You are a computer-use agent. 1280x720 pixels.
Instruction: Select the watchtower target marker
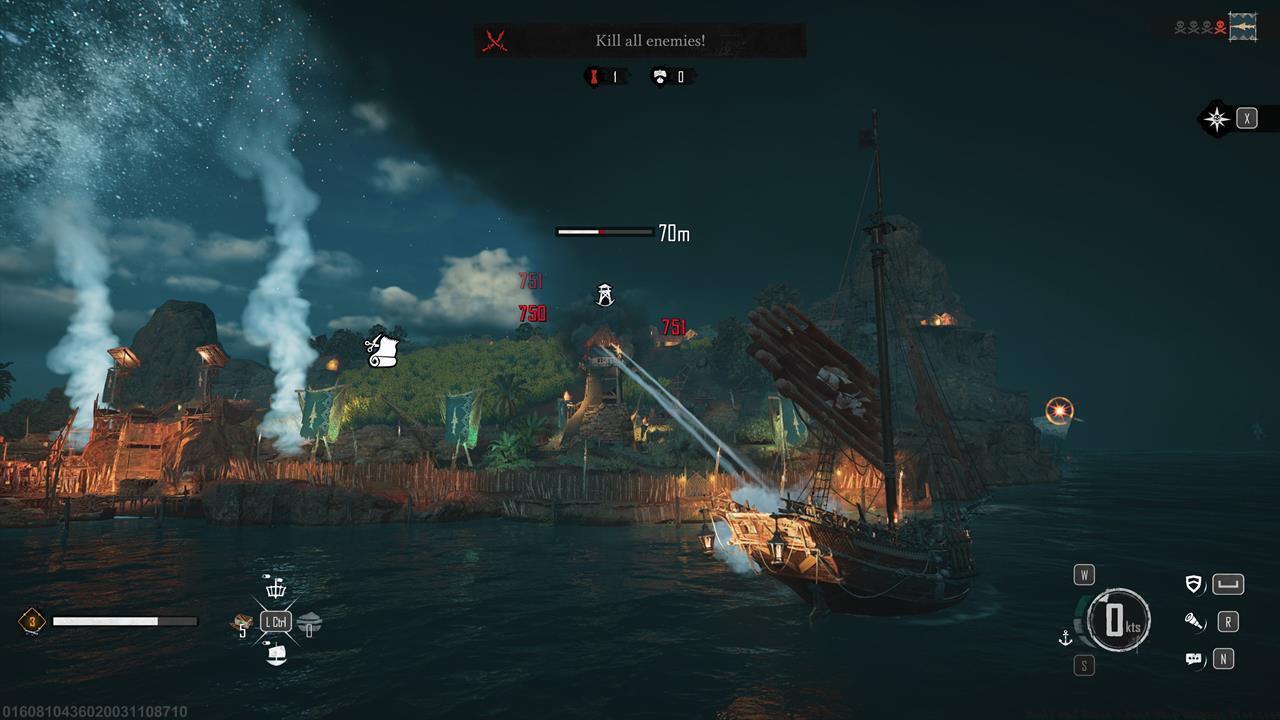point(605,294)
